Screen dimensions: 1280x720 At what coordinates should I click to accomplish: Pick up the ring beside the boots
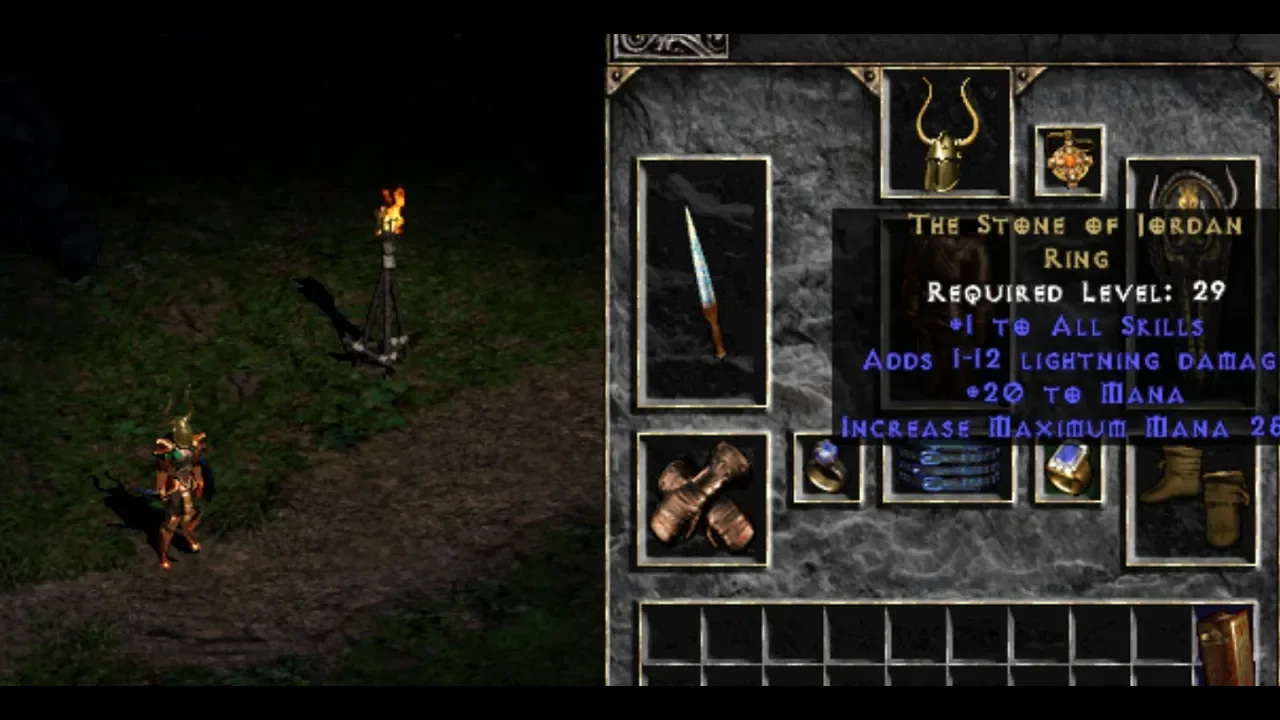(x=1069, y=469)
